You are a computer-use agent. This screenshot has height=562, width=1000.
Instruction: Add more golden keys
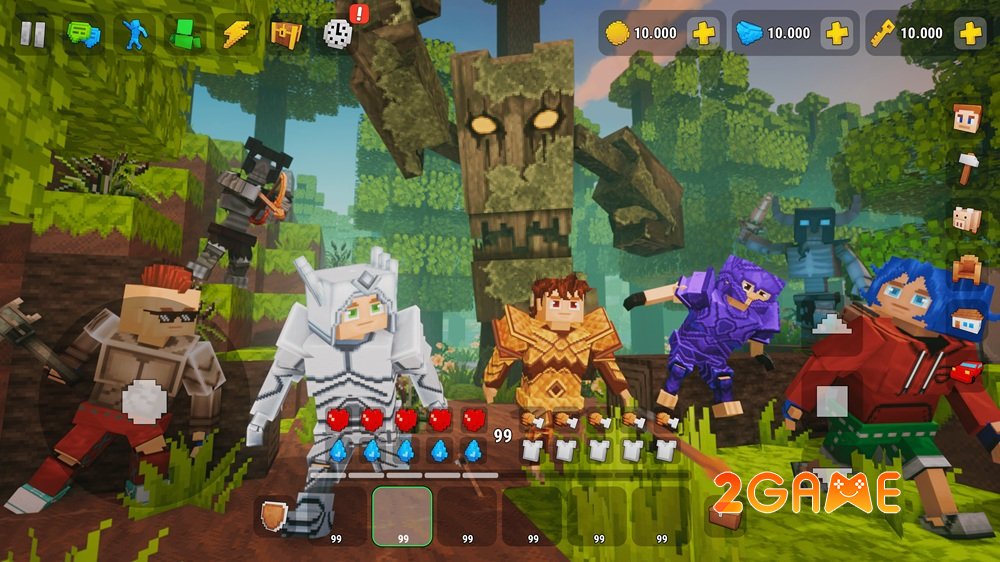coord(969,33)
